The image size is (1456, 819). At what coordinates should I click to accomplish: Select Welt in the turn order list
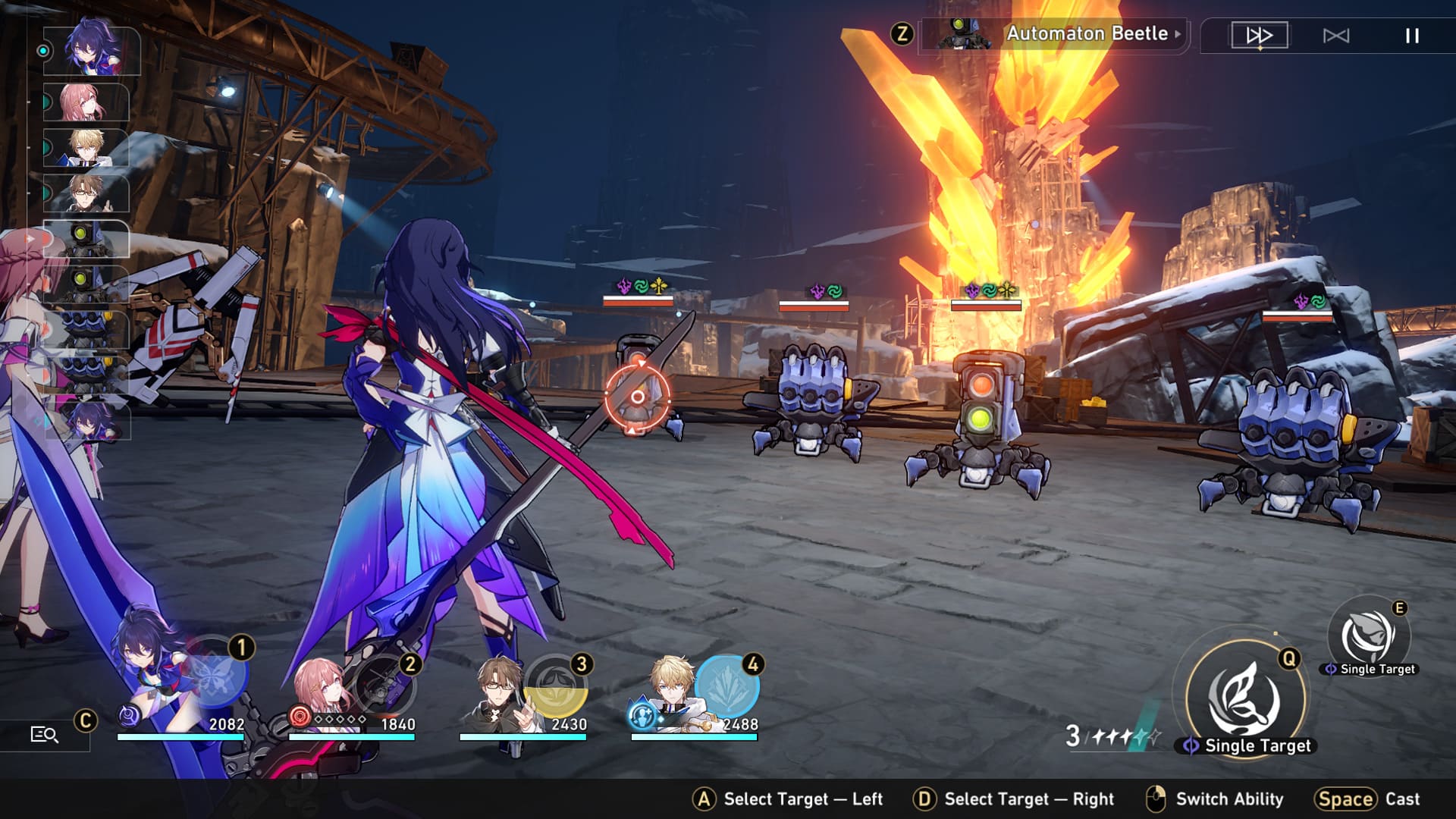click(86, 193)
